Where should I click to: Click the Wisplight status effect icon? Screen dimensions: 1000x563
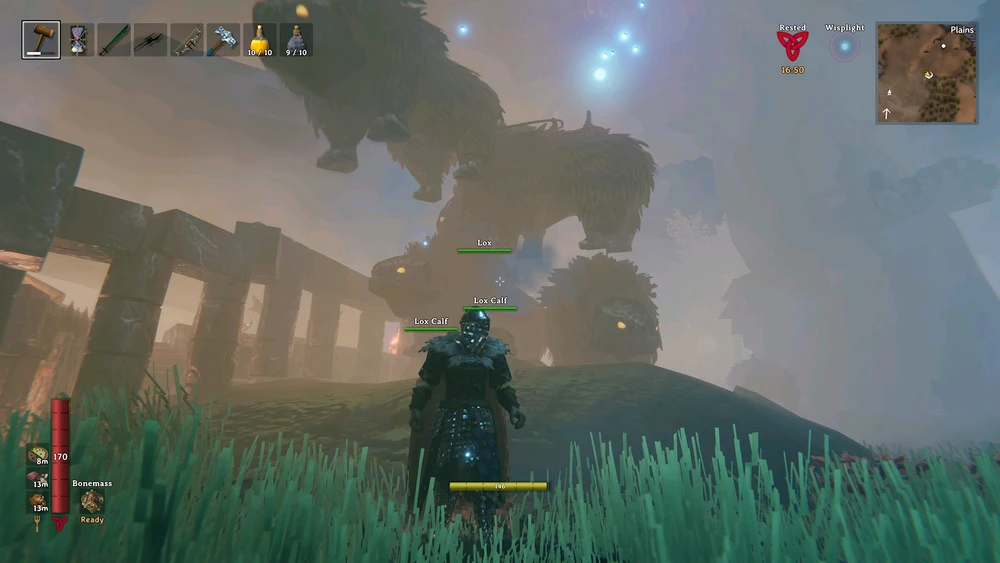[x=845, y=46]
